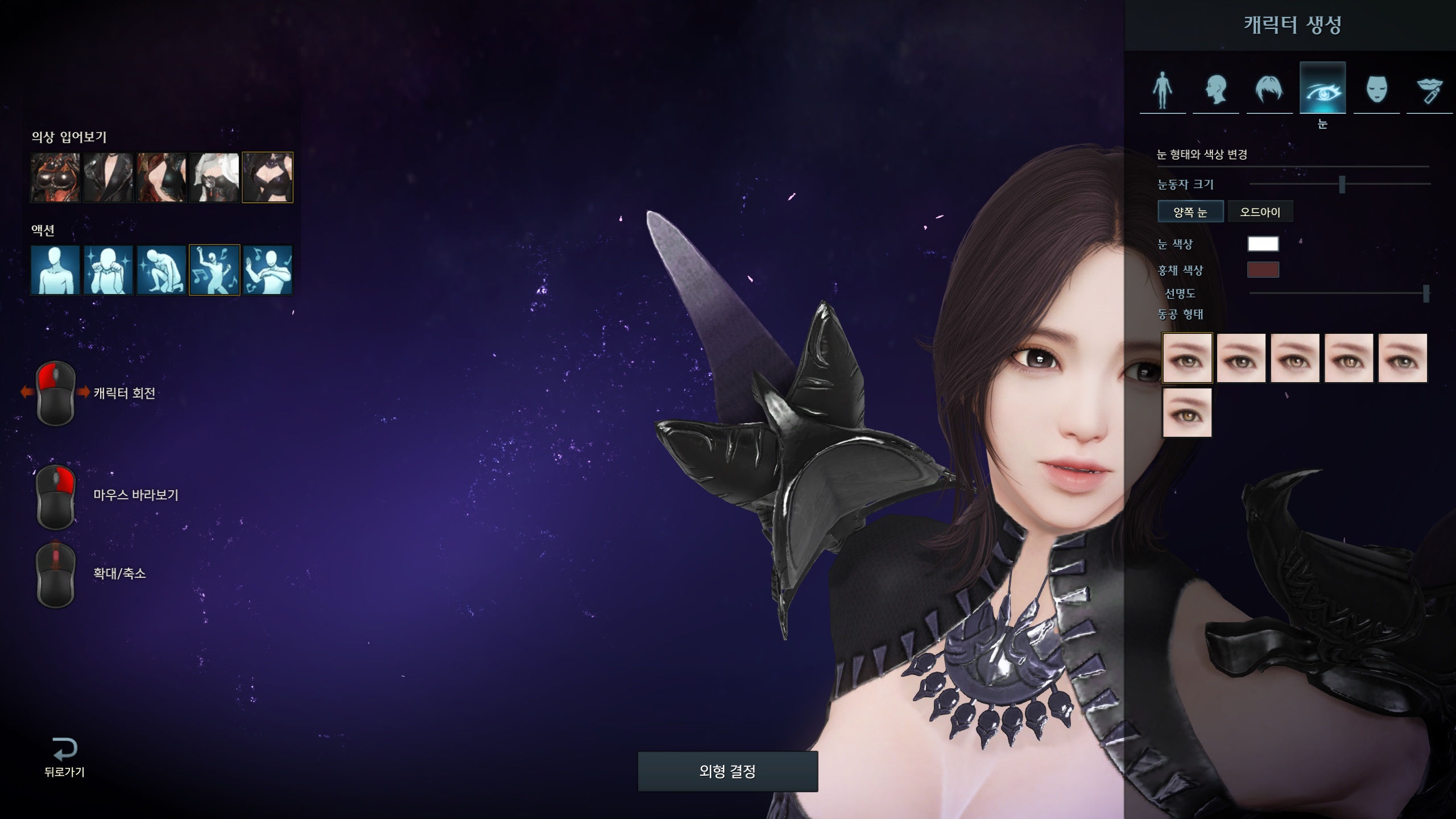Click the 선명도 slider handle

tap(1426, 293)
